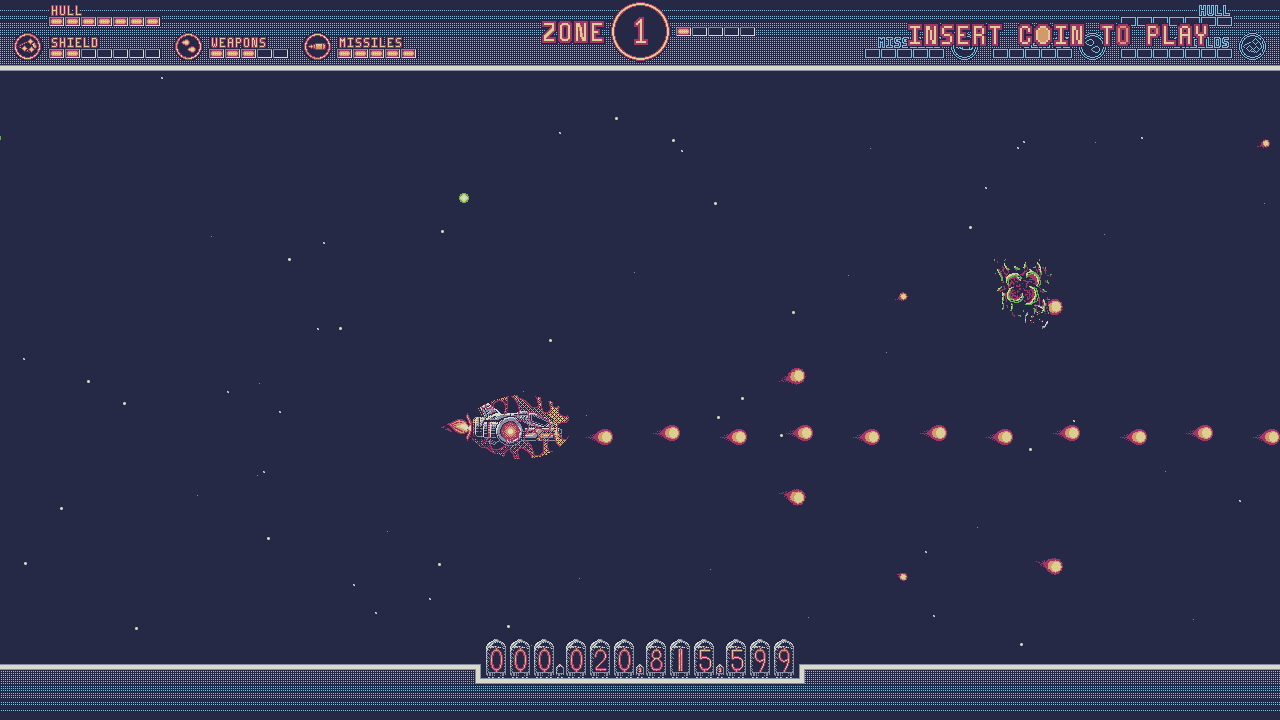Click the spiky enemy creature near top right

pos(1022,288)
